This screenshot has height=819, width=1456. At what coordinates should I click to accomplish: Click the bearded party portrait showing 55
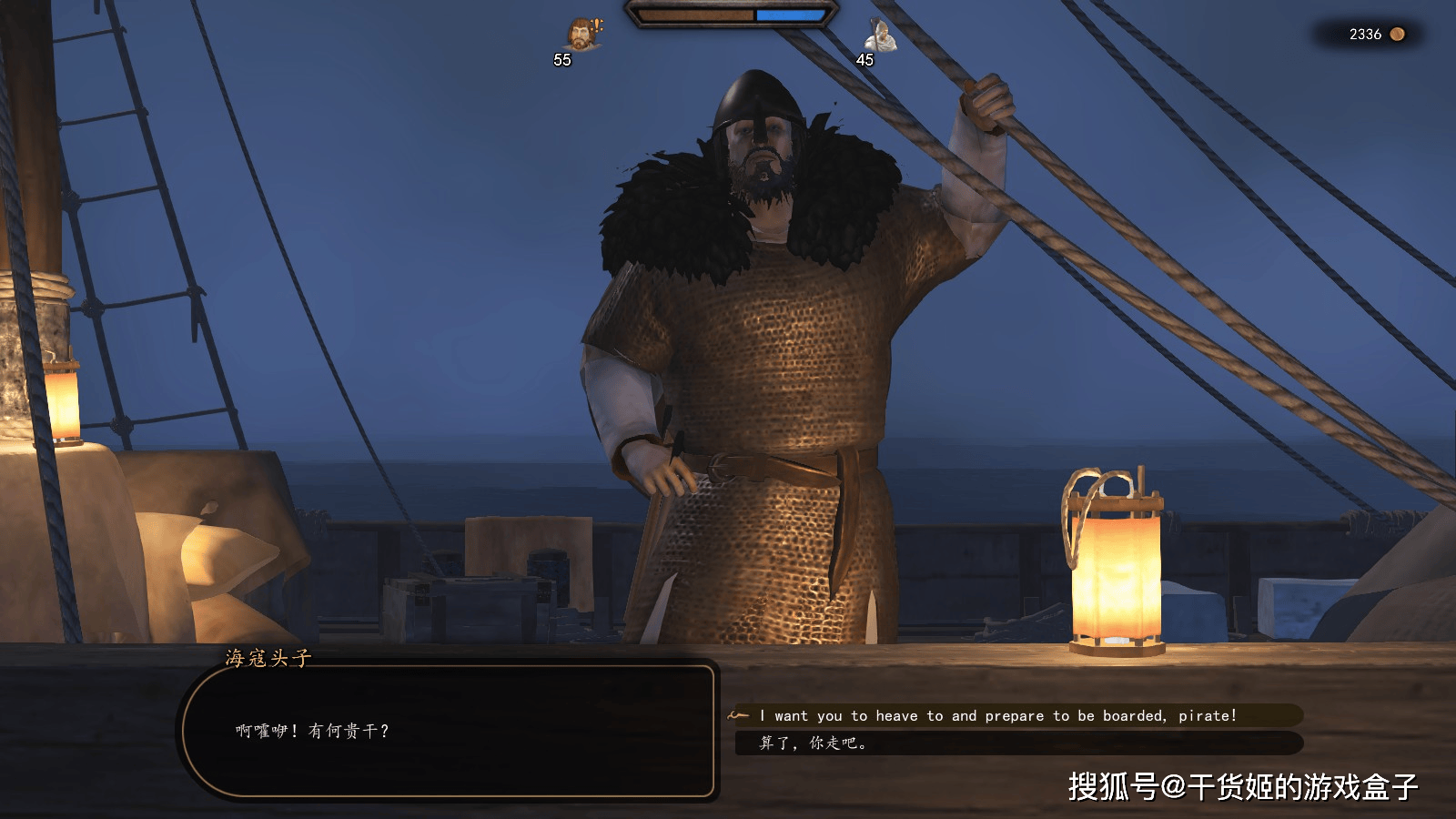(581, 36)
